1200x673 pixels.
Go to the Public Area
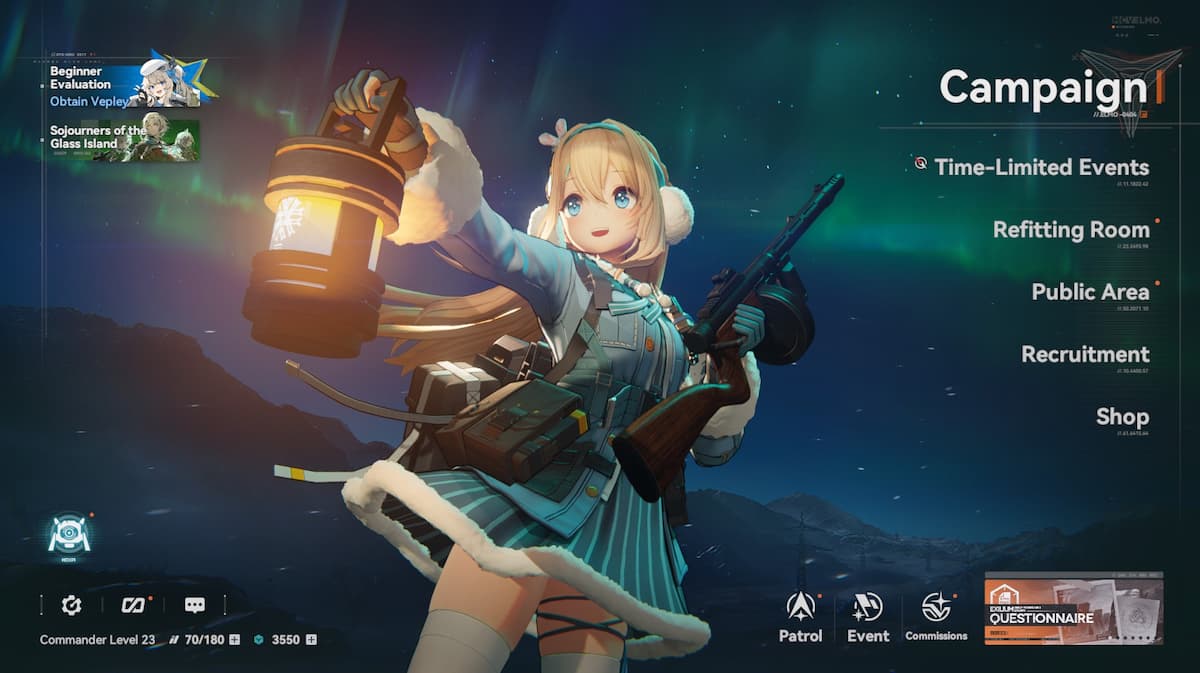pos(1090,292)
